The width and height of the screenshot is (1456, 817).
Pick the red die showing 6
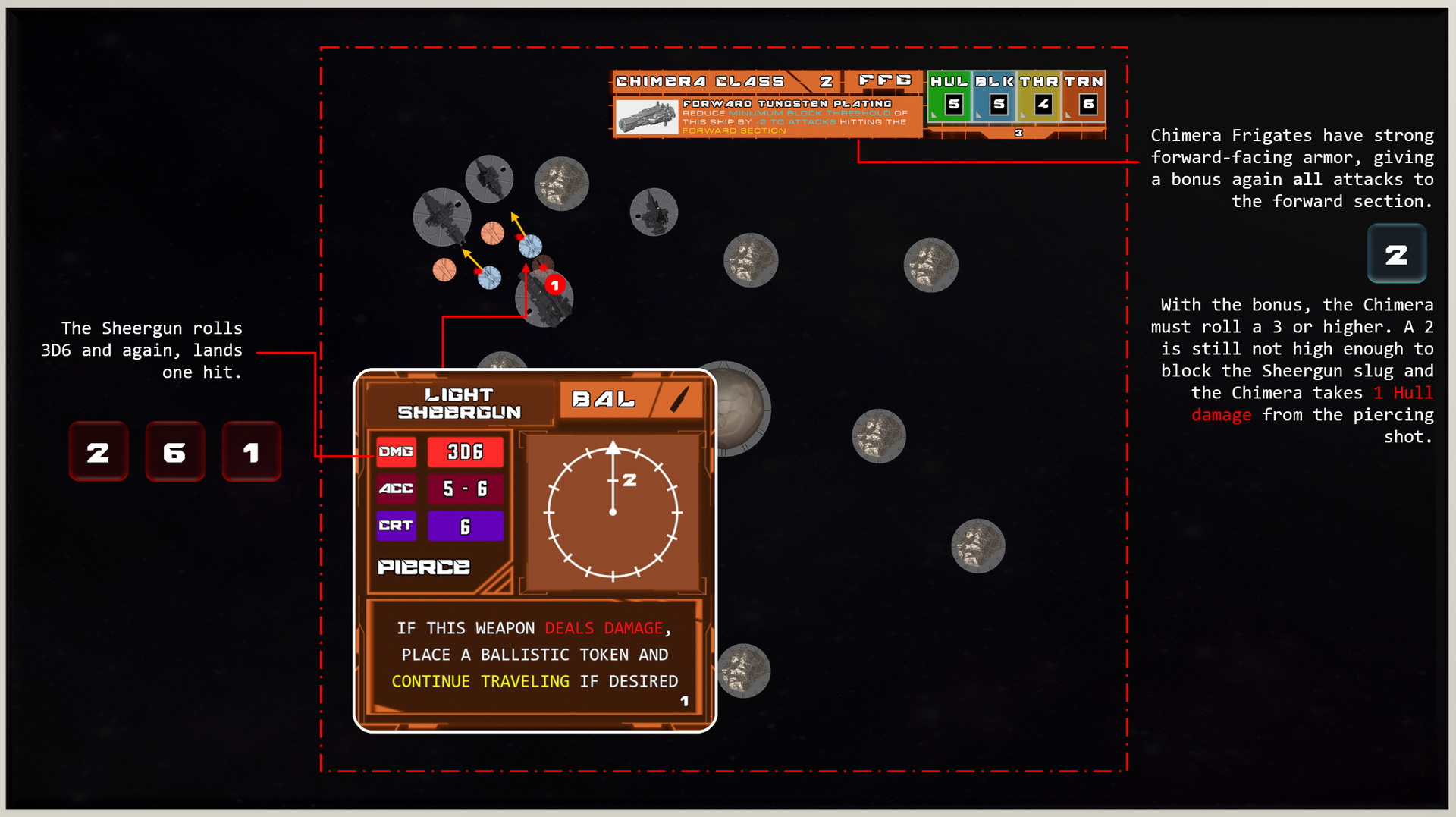[x=174, y=452]
